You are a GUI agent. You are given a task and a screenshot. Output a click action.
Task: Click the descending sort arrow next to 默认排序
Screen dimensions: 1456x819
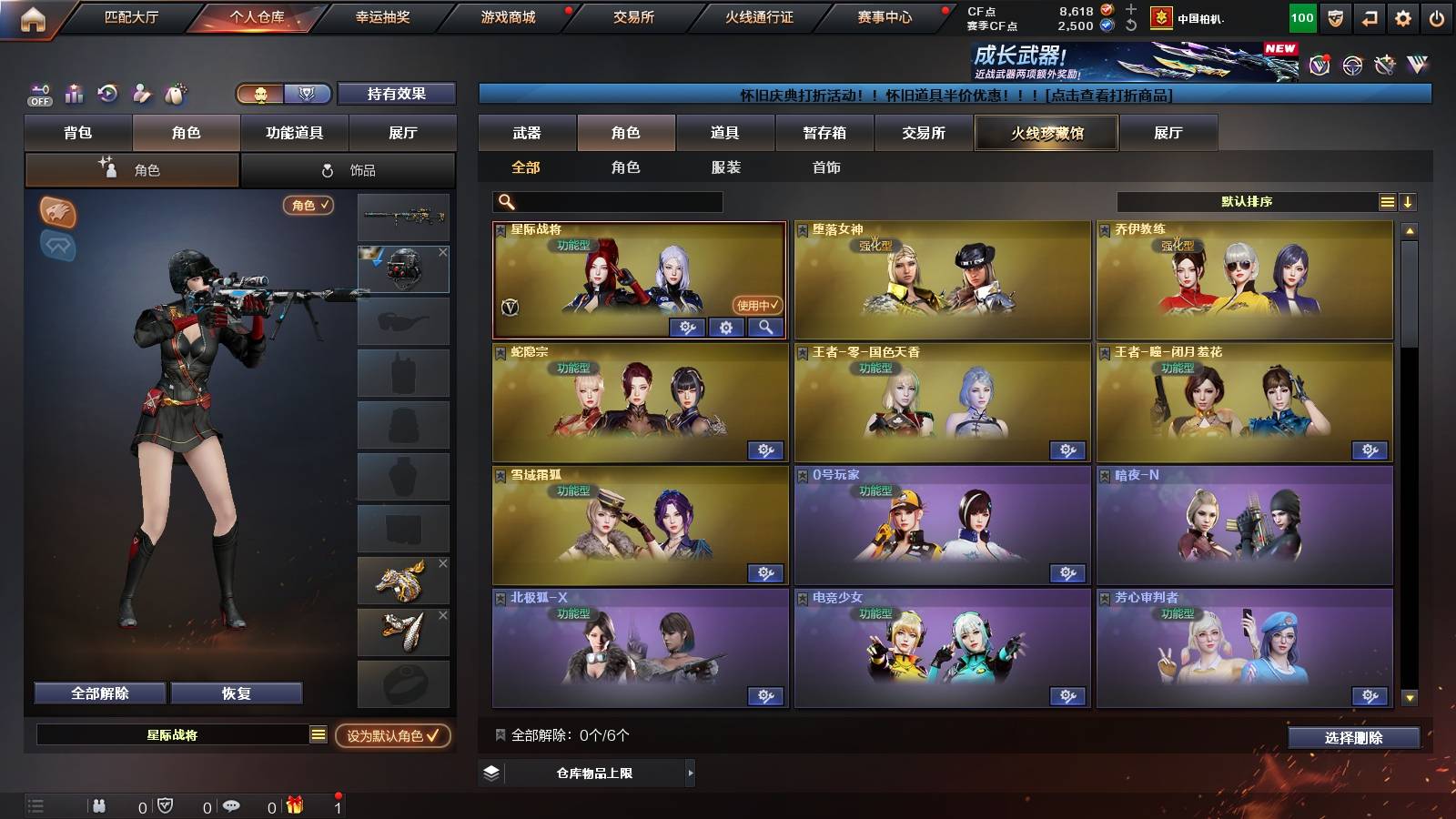1409,201
